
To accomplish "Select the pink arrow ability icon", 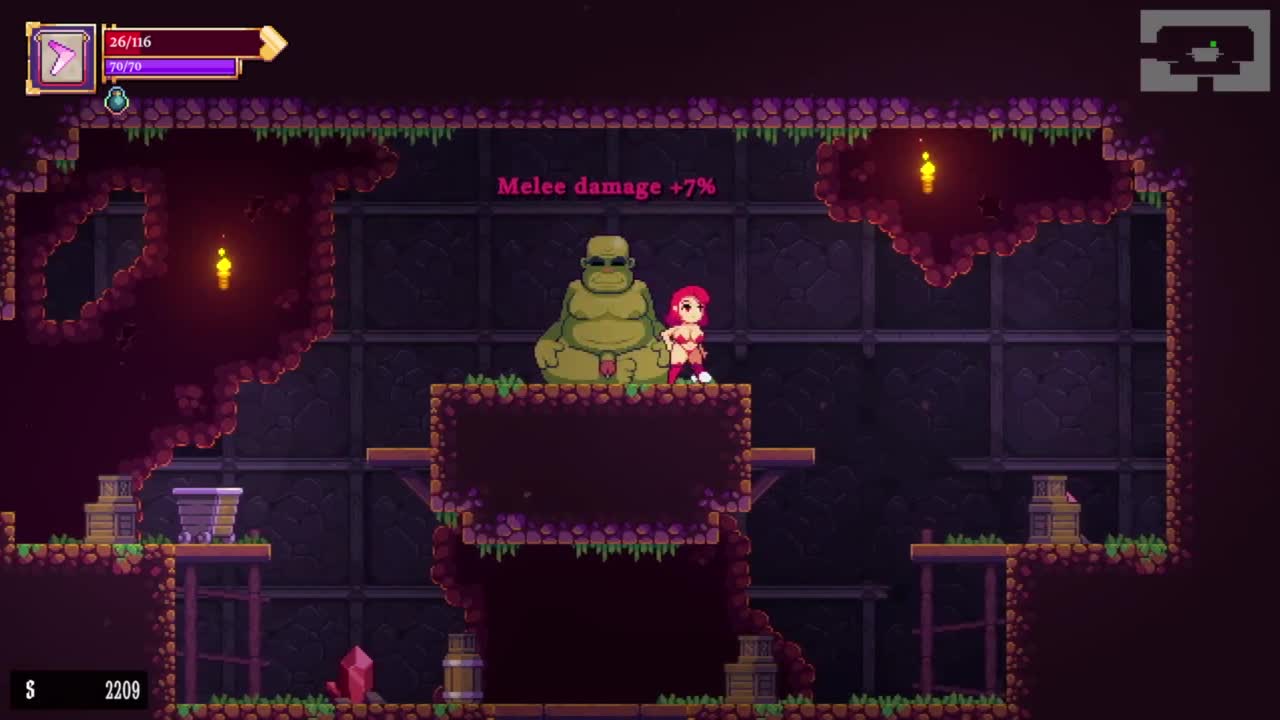I will tap(62, 58).
